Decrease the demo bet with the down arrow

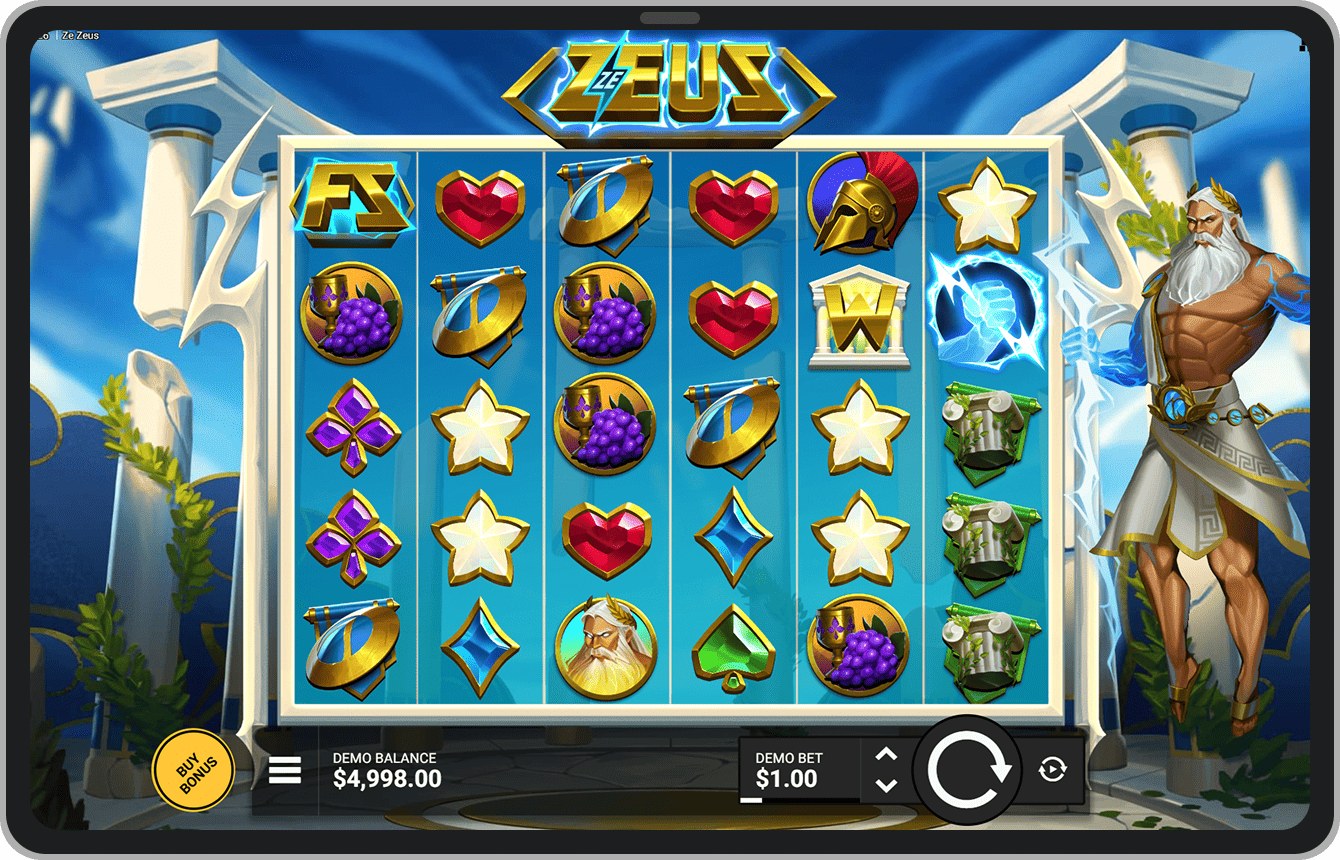[x=886, y=785]
